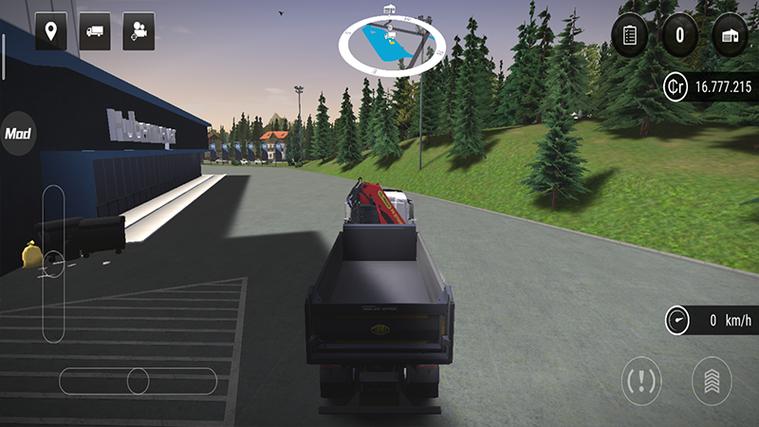Tap the round counter button showing 0
Image resolution: width=759 pixels, height=427 pixels.
coord(680,35)
